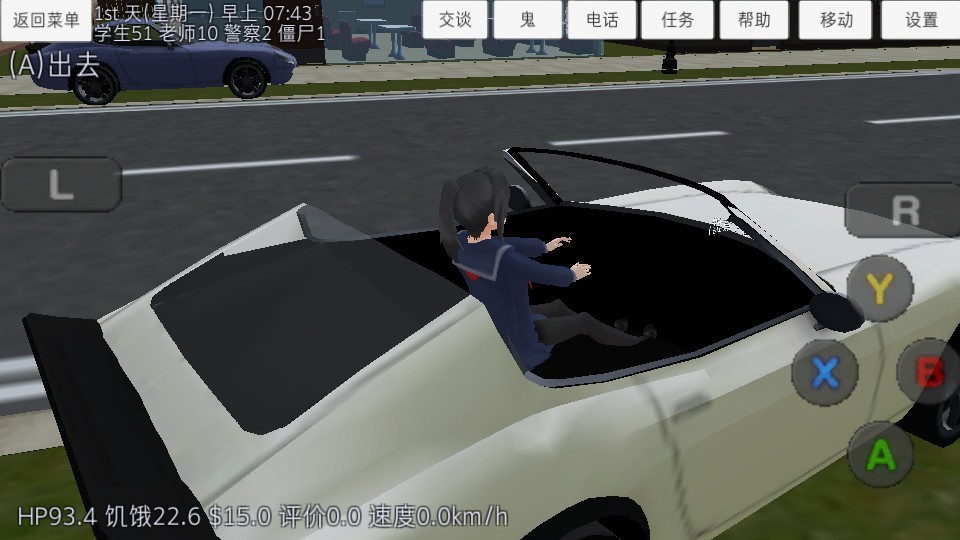
Task: Open the 电话 (phone) menu
Action: pyautogui.click(x=602, y=20)
